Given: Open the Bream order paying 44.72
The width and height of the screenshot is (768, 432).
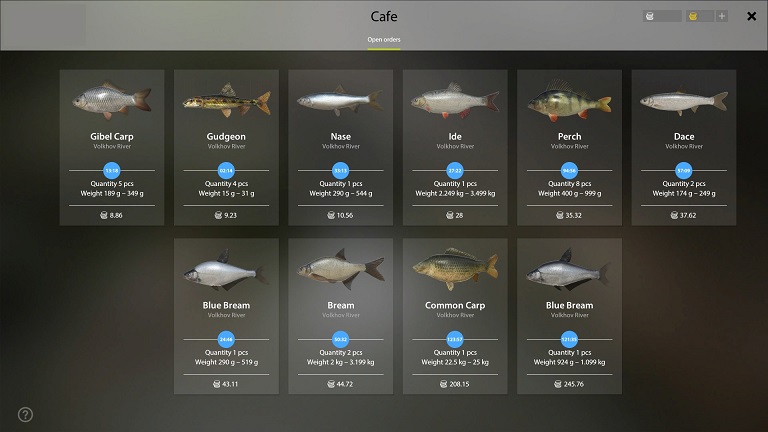Looking at the screenshot, I should (340, 316).
